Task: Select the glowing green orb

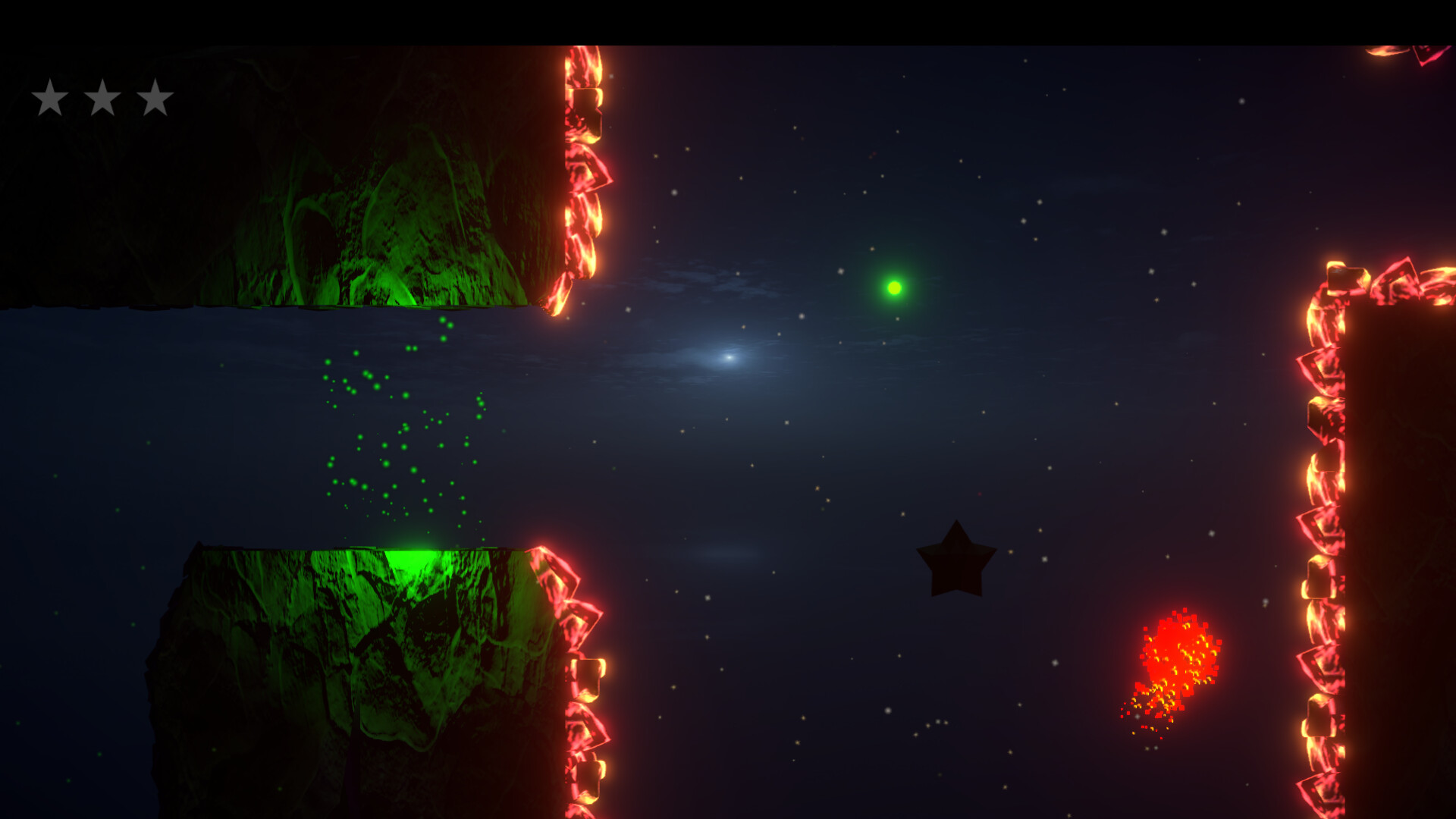Action: 895,287
